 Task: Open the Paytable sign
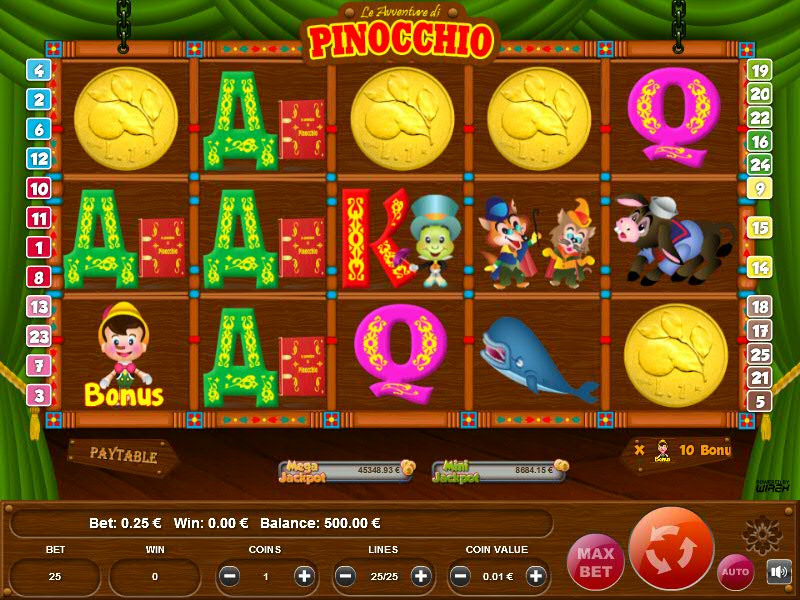click(x=124, y=455)
